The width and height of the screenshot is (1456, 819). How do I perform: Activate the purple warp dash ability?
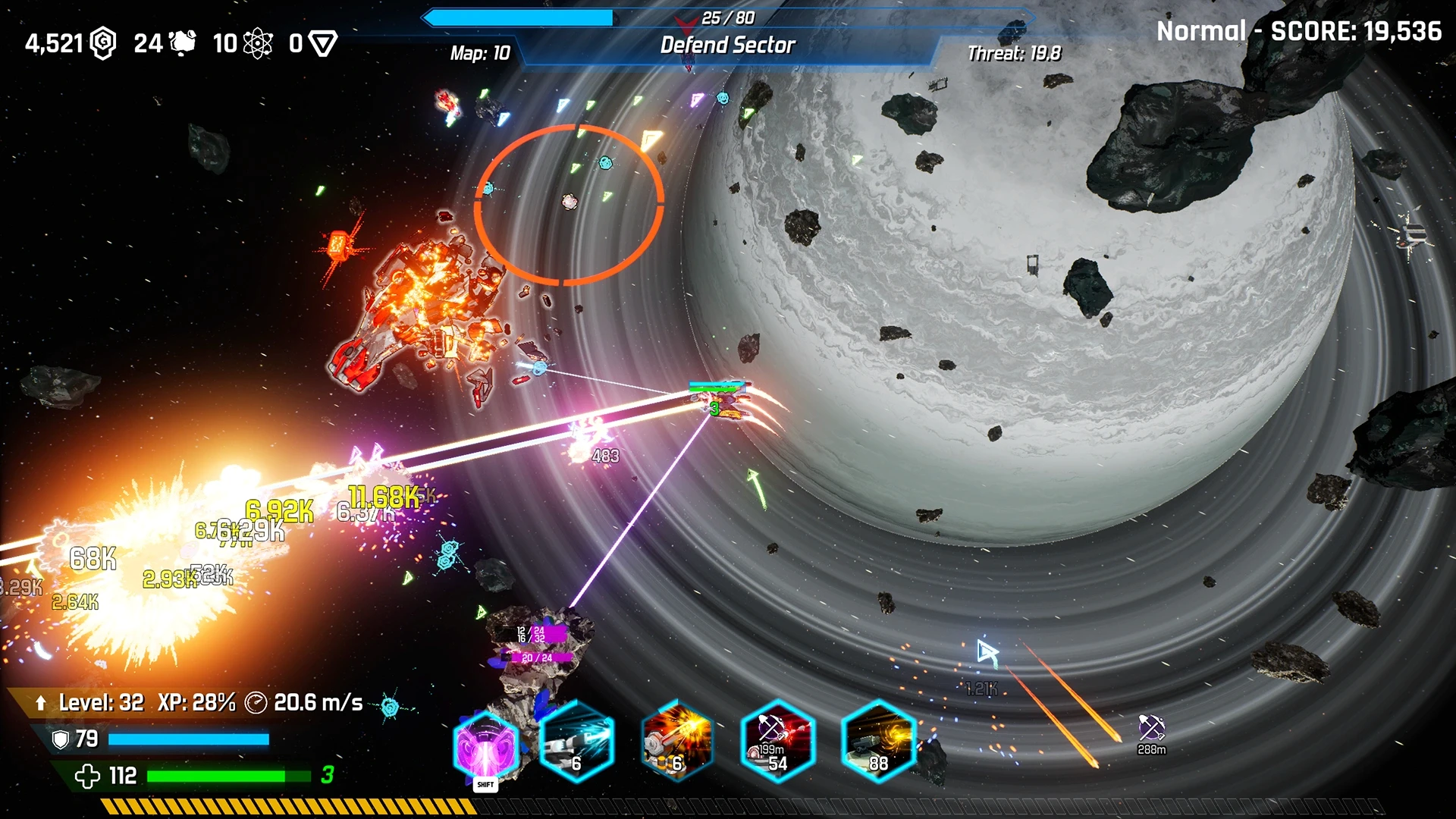point(486,748)
